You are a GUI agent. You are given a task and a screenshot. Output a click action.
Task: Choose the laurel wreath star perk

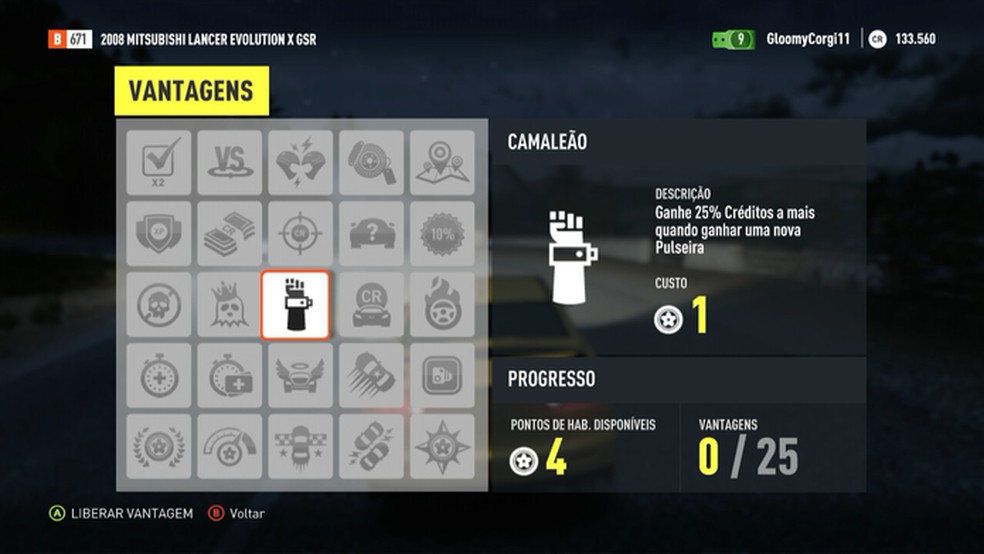click(159, 446)
